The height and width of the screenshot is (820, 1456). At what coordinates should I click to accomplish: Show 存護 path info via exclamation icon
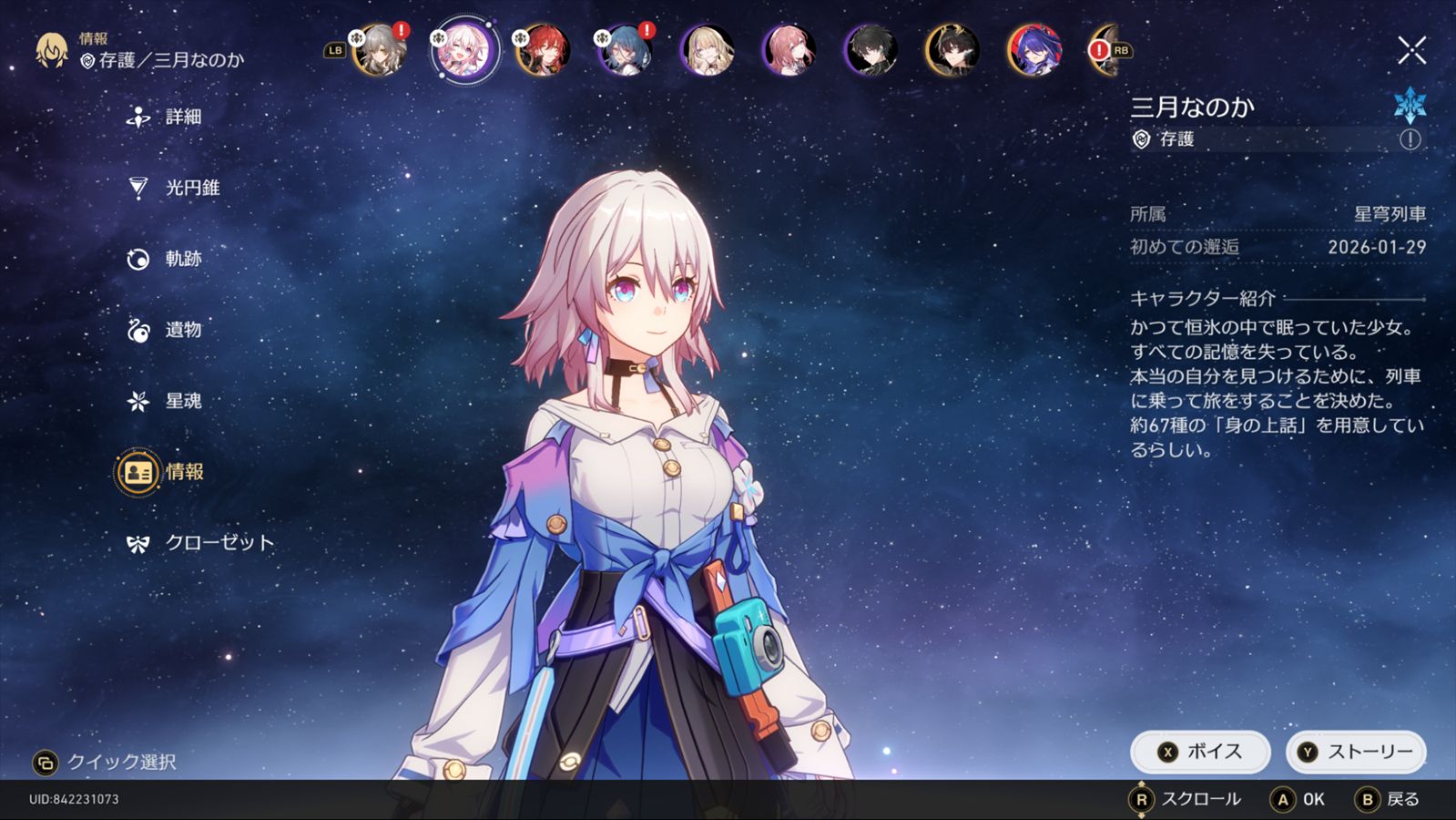(1410, 139)
